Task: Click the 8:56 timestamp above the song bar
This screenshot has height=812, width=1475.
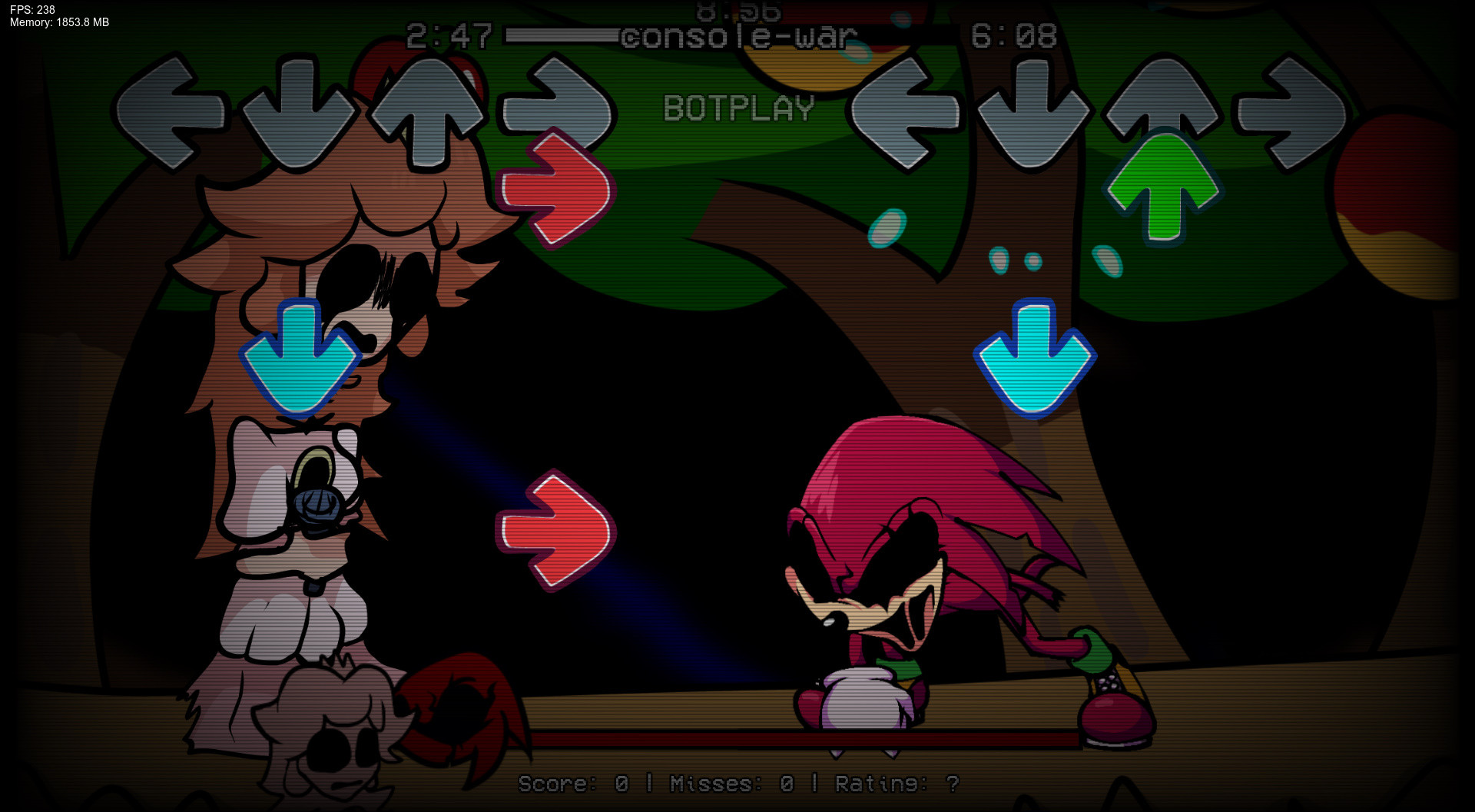Action: coord(739,12)
